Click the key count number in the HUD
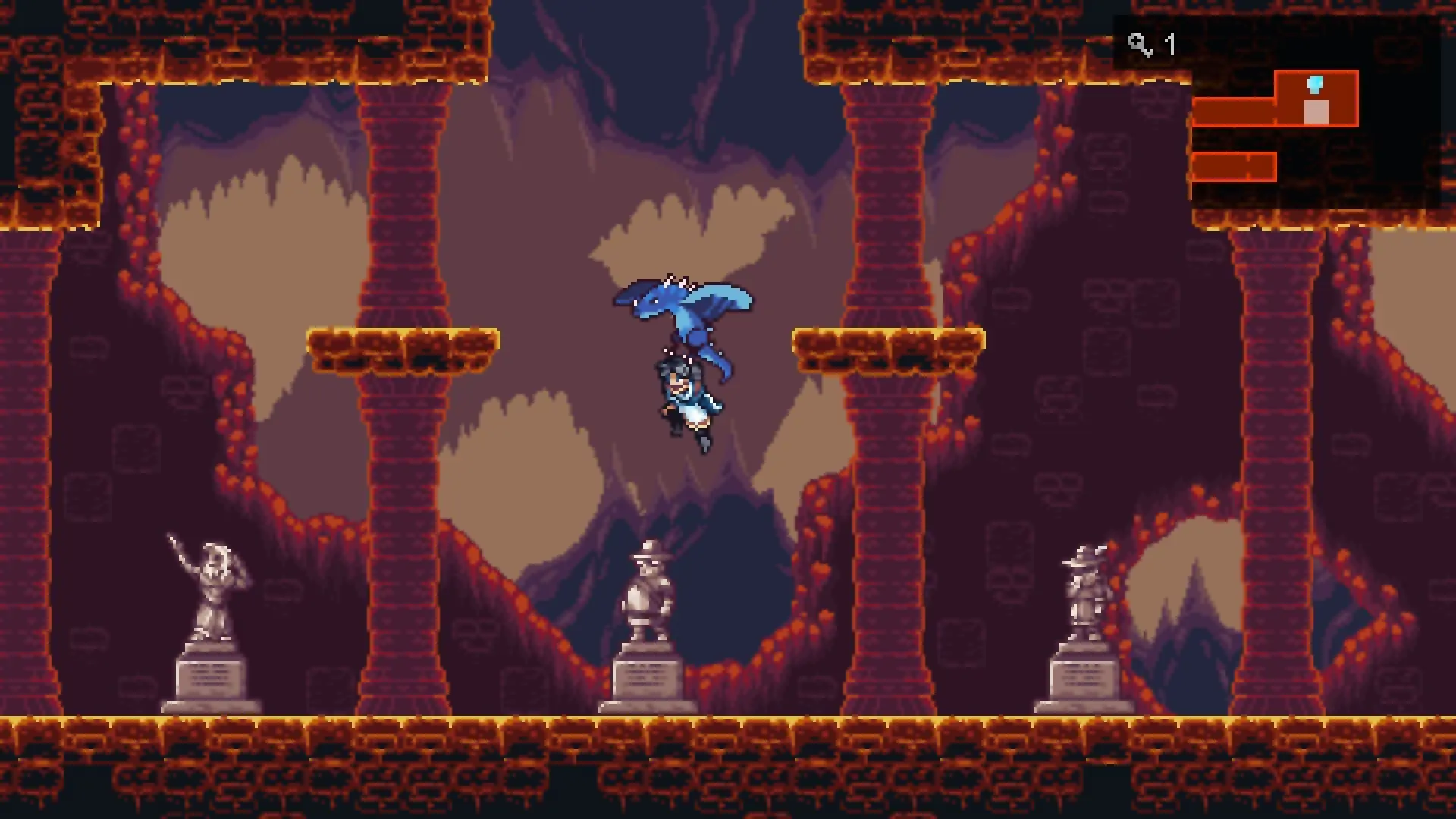 coord(1168,45)
